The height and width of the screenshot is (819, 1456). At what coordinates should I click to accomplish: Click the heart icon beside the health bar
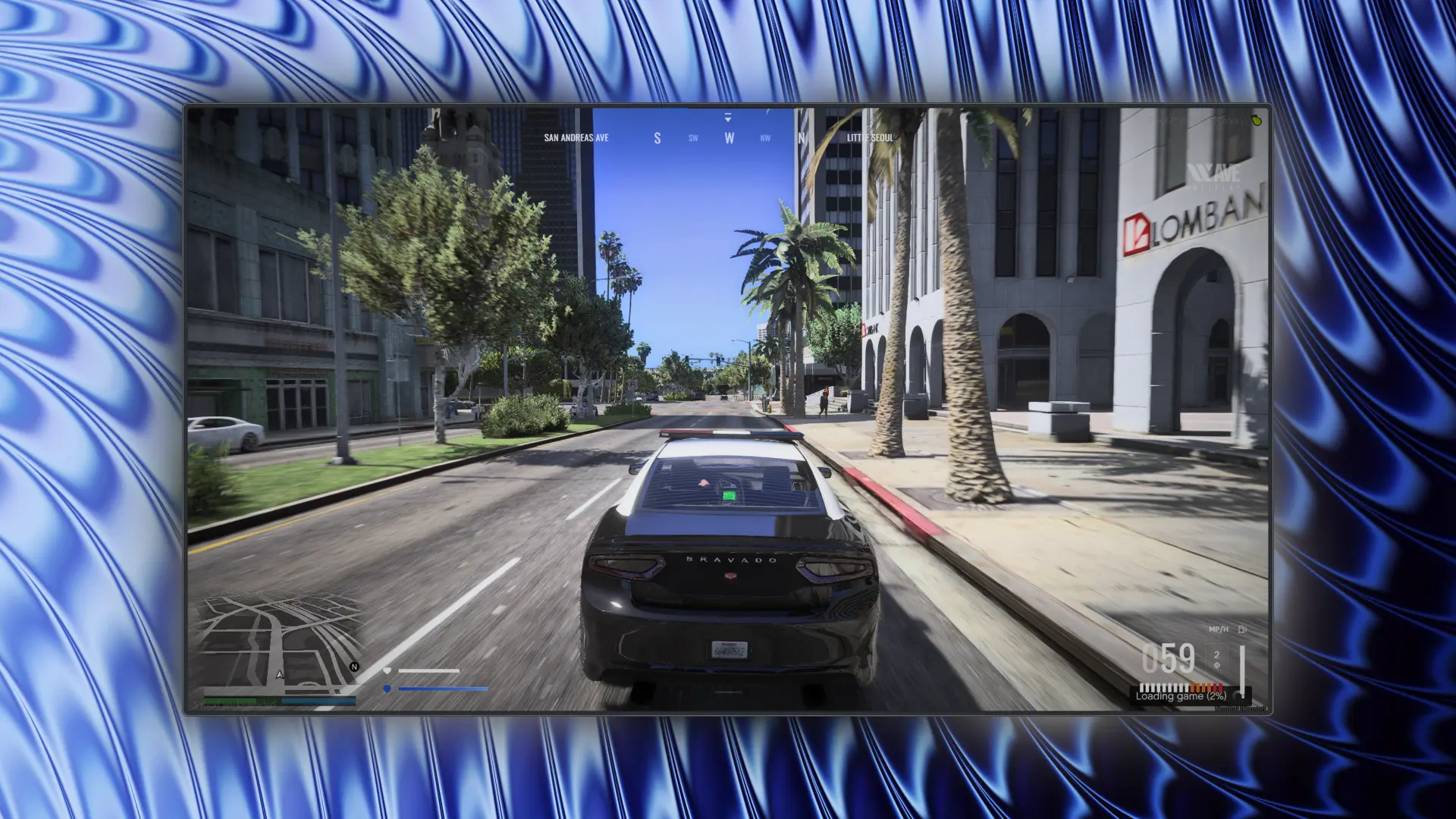388,670
